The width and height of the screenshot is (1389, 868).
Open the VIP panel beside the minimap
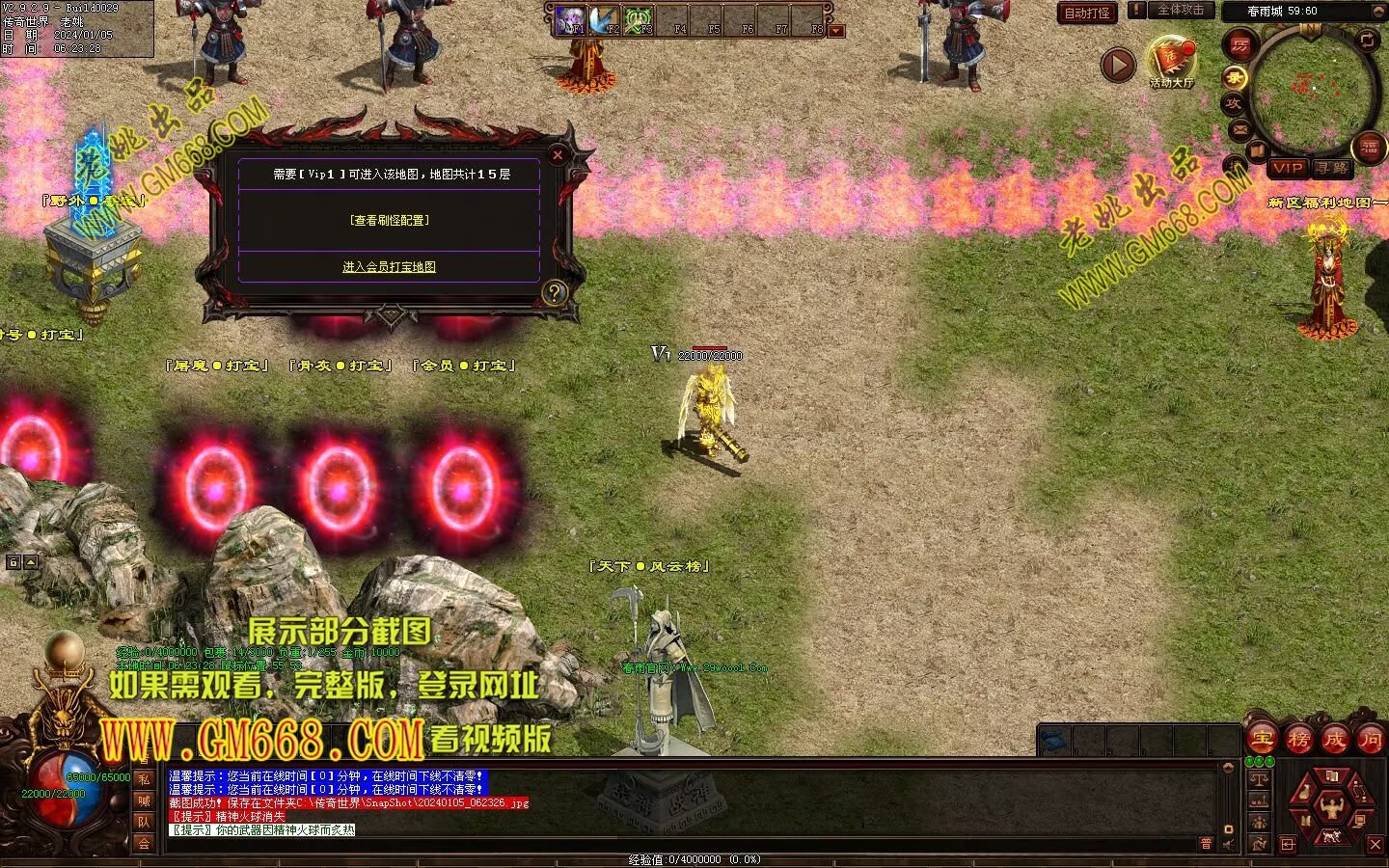click(1288, 168)
